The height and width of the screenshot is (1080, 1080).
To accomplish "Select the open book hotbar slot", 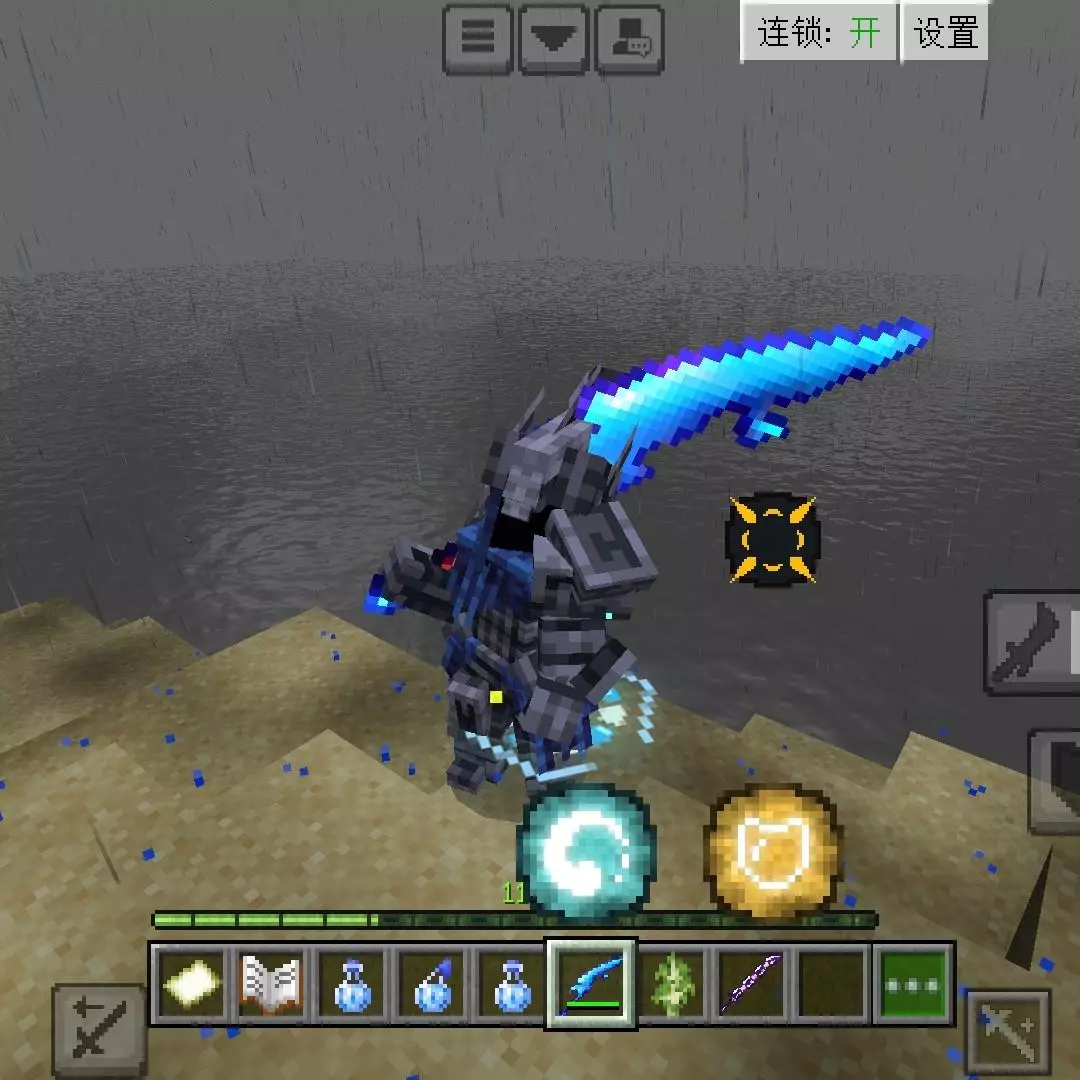I will tap(271, 984).
